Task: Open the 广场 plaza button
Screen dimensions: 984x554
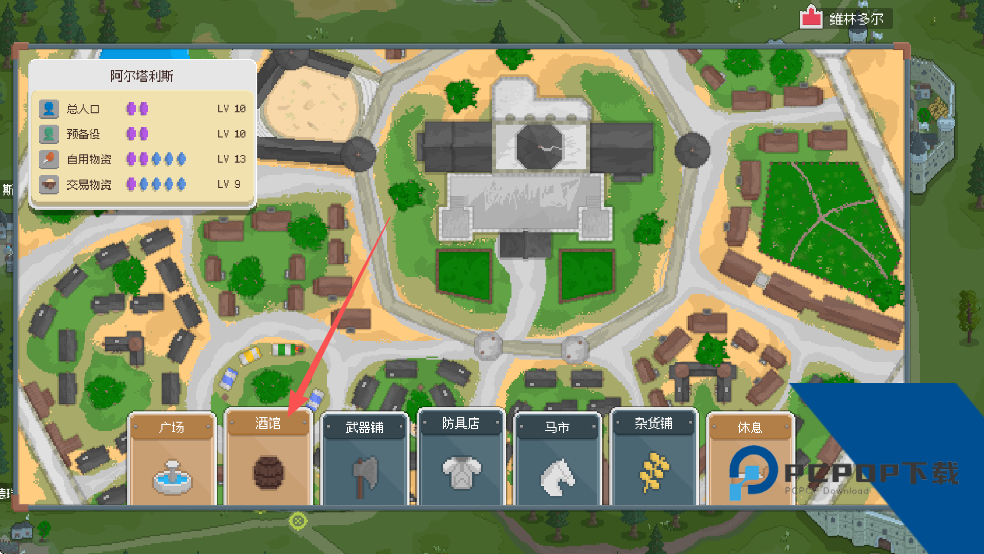Action: tap(172, 458)
